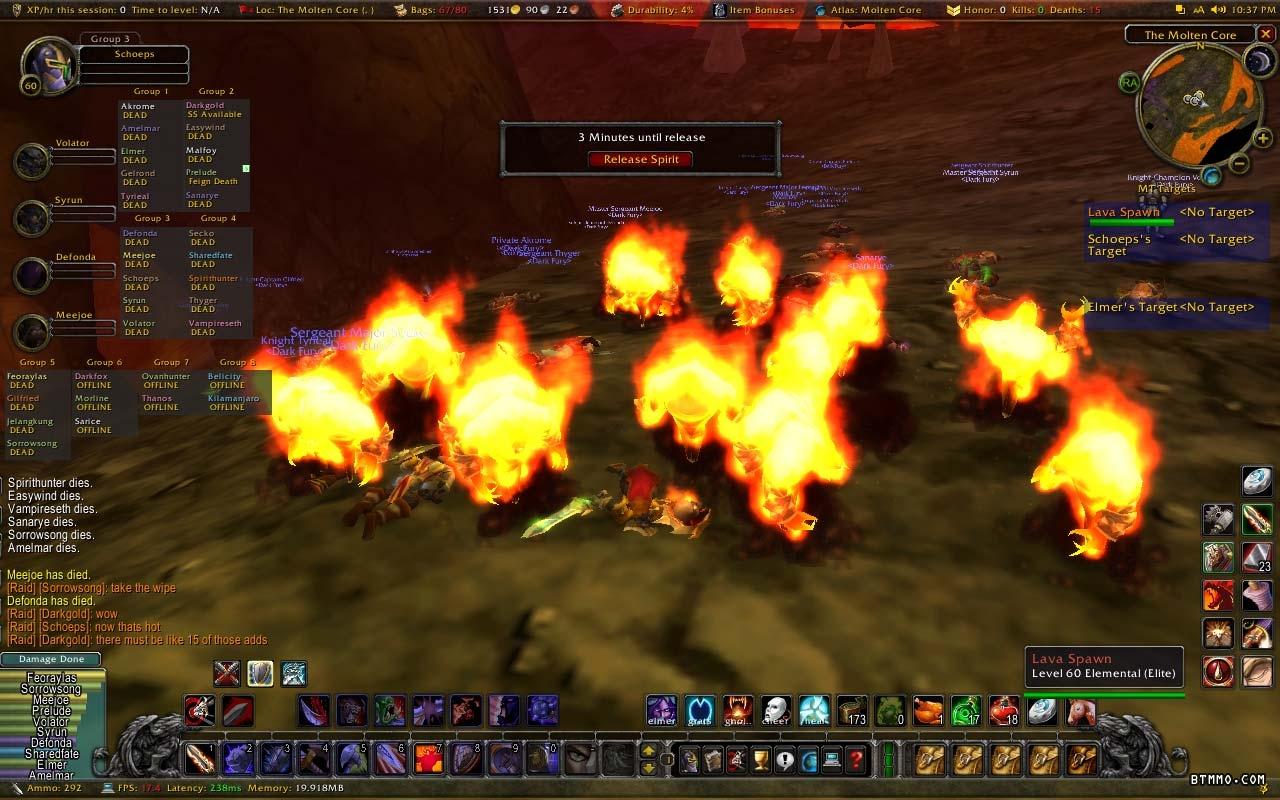Target party member Volator's frame
This screenshot has width=1280, height=800.
point(34,160)
